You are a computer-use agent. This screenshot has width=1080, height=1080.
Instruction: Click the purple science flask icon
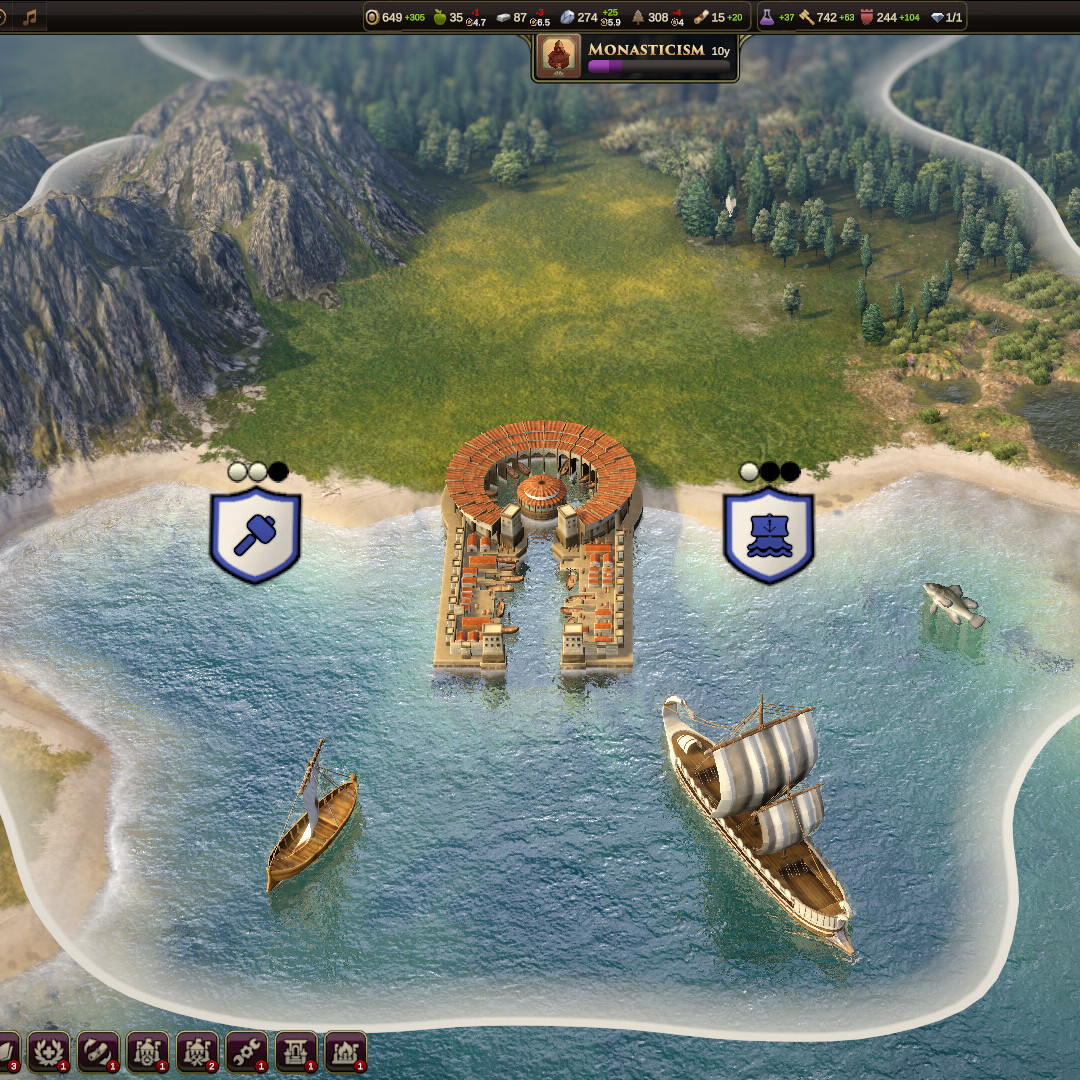pos(767,17)
